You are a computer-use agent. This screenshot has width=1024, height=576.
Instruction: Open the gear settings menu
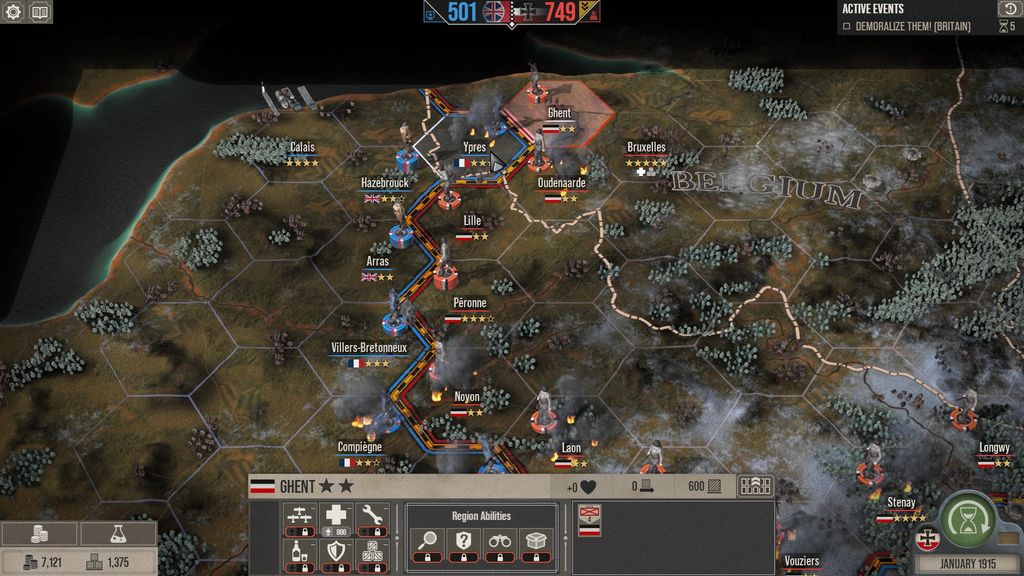(x=15, y=13)
